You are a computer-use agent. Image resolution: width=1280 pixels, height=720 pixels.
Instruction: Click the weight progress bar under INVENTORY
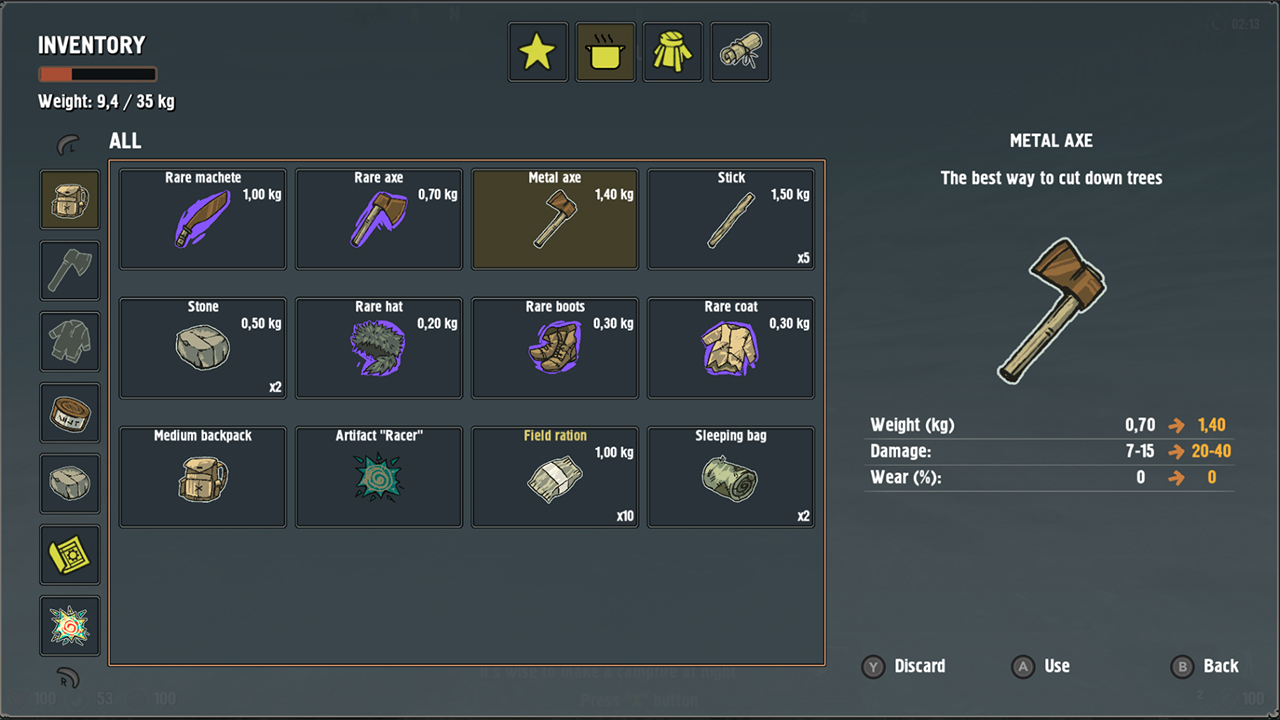[97, 73]
